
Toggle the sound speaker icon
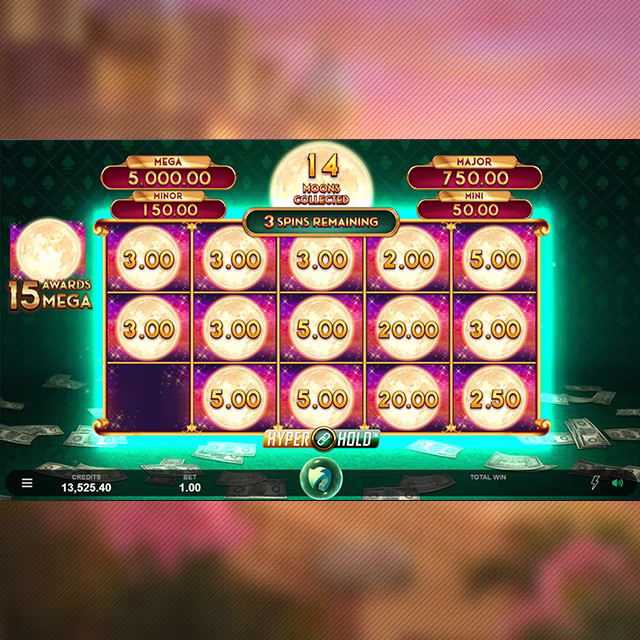(x=617, y=483)
